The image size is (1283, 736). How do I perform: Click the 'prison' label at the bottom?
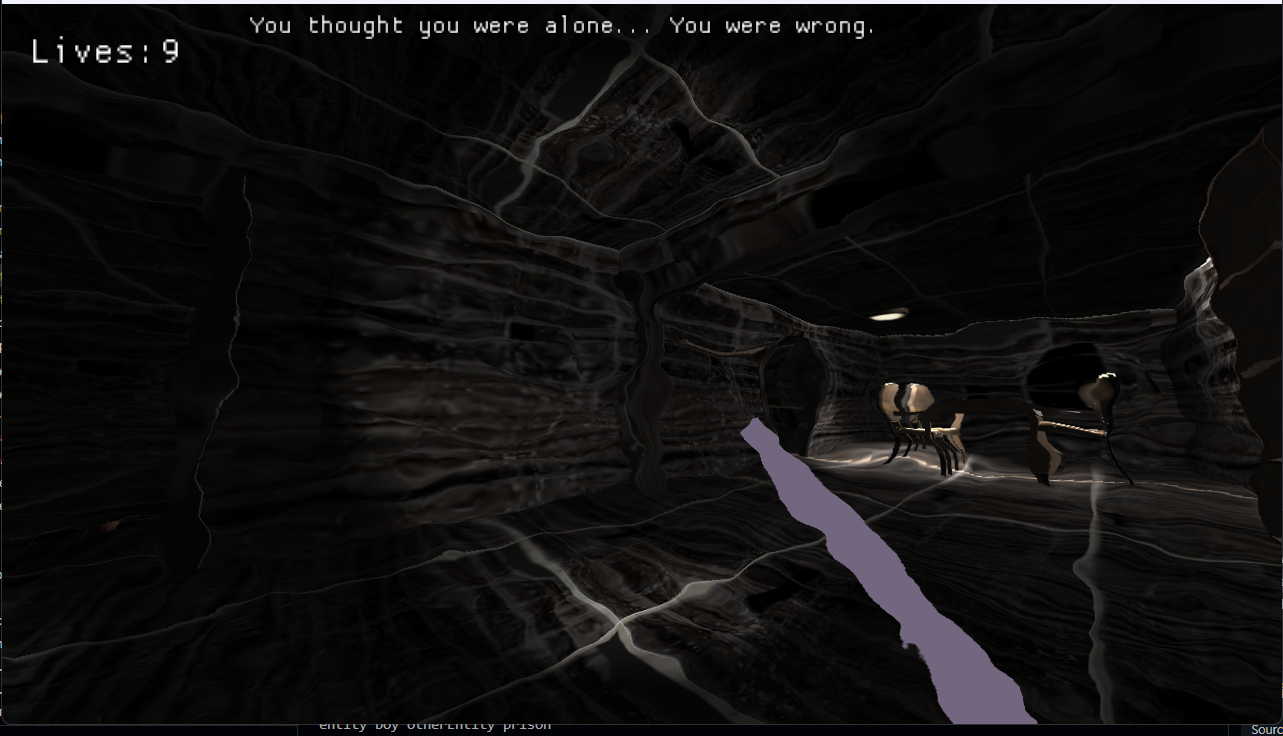(528, 725)
